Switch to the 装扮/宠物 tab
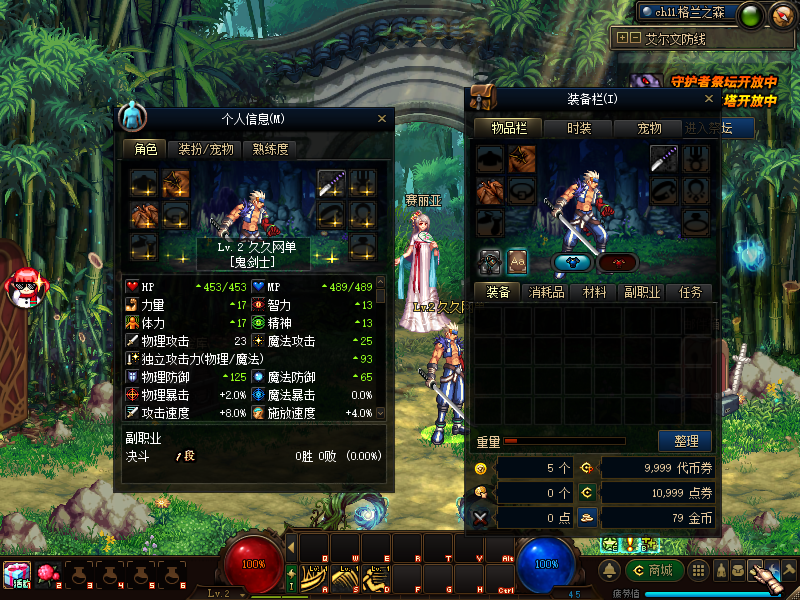The width and height of the screenshot is (800, 600). point(206,149)
